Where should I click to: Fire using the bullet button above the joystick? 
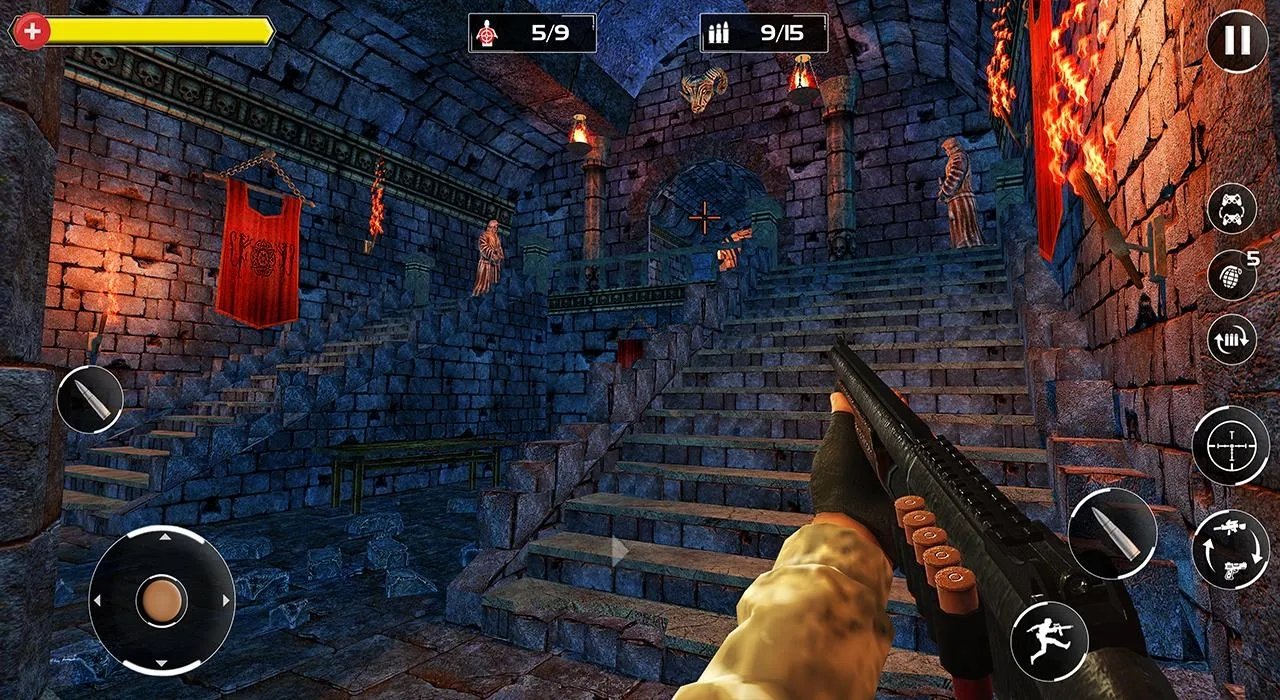(x=90, y=399)
